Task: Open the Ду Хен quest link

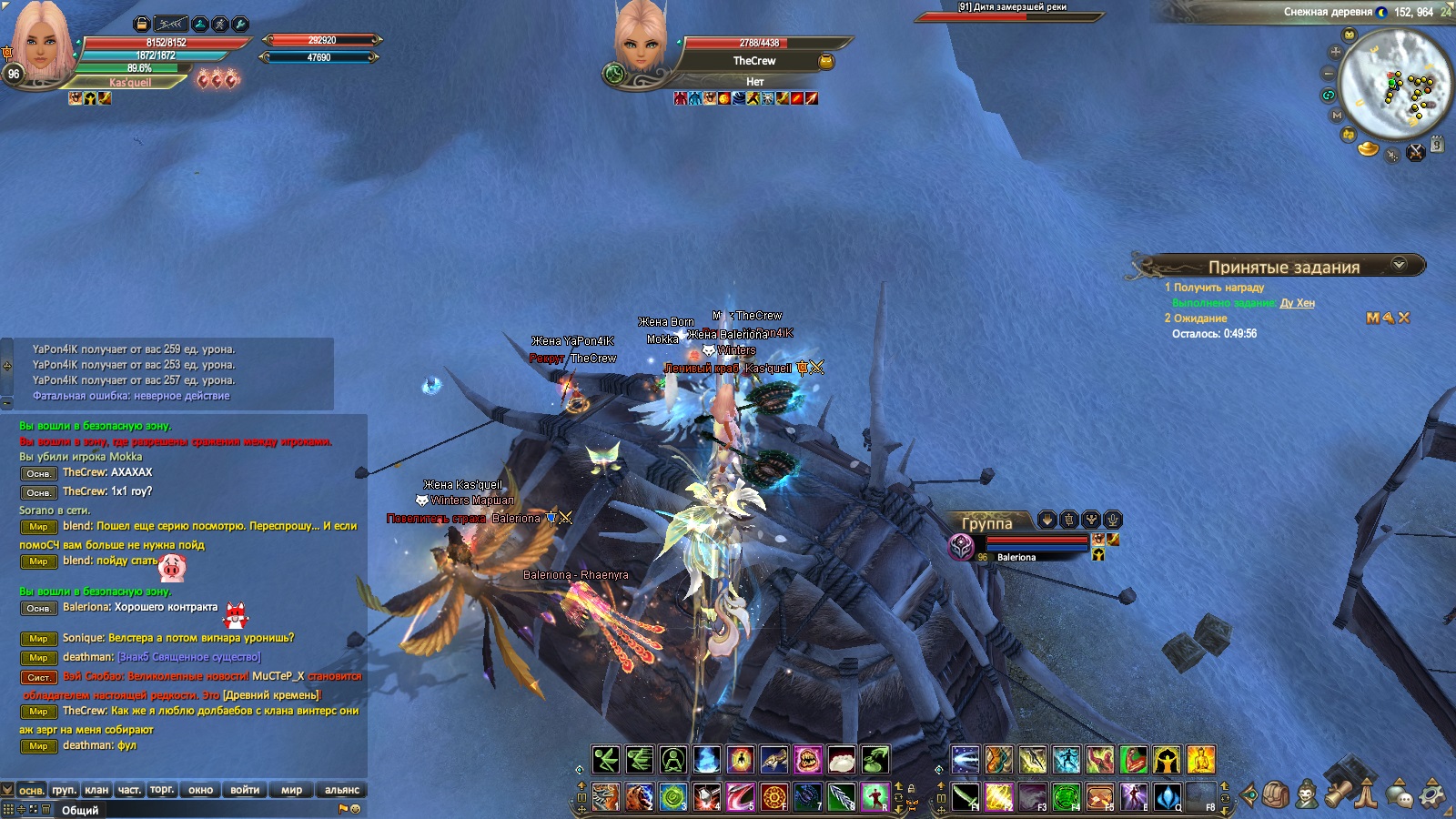Action: pyautogui.click(x=1297, y=303)
